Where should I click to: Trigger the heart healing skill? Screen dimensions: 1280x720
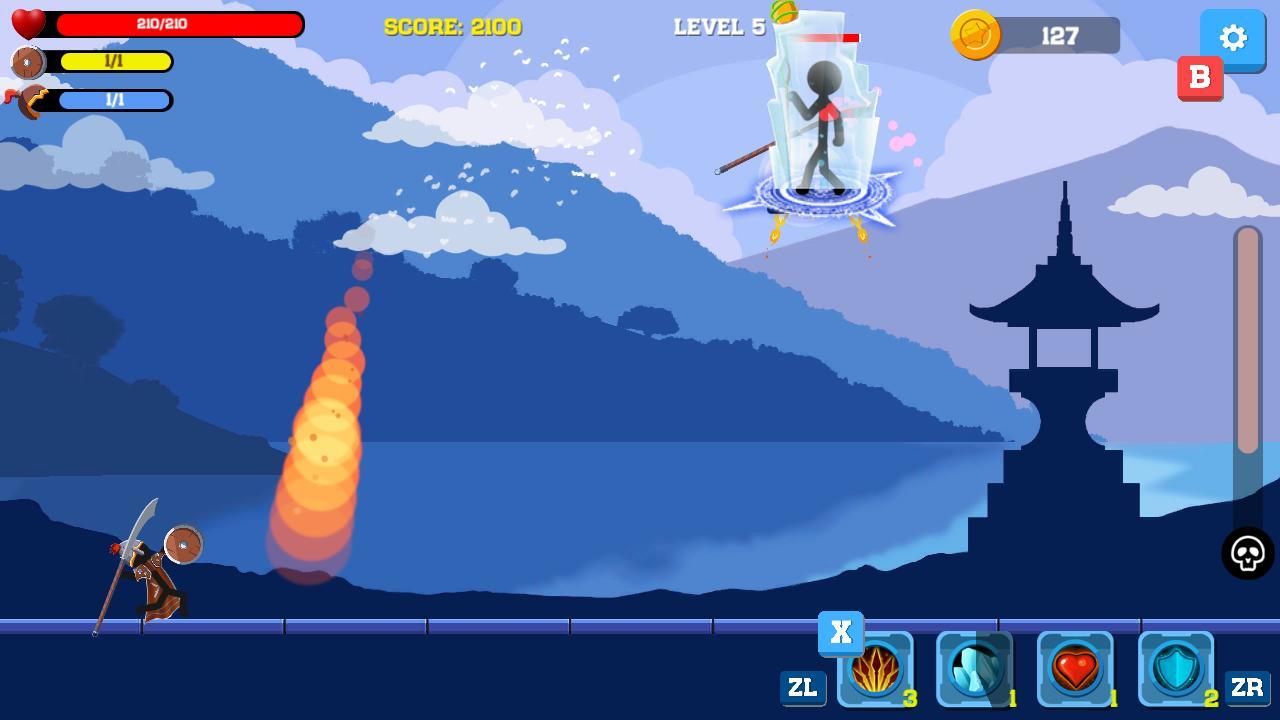coord(1078,668)
